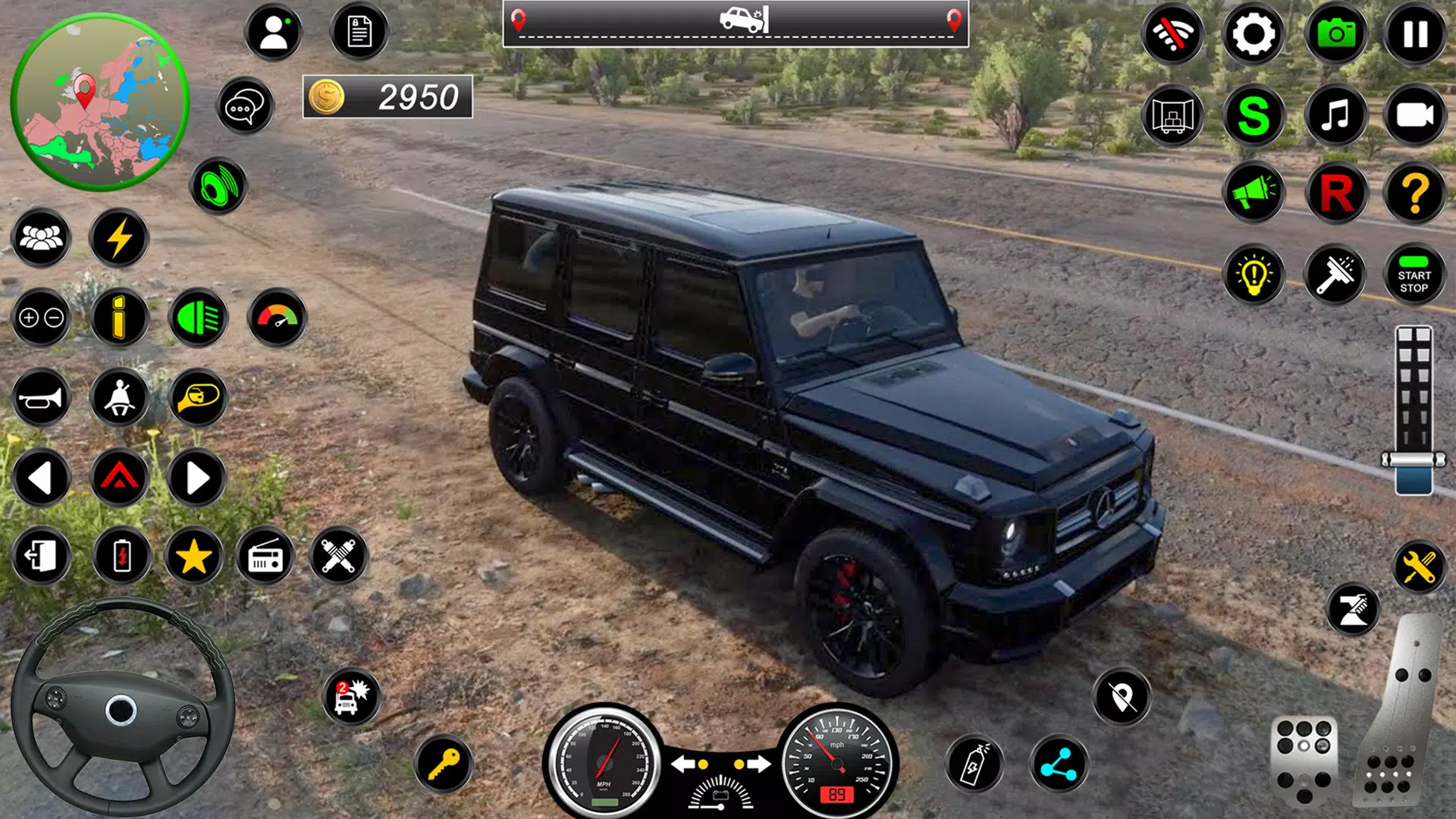
Task: Click the blue share icon
Action: coord(1059,764)
